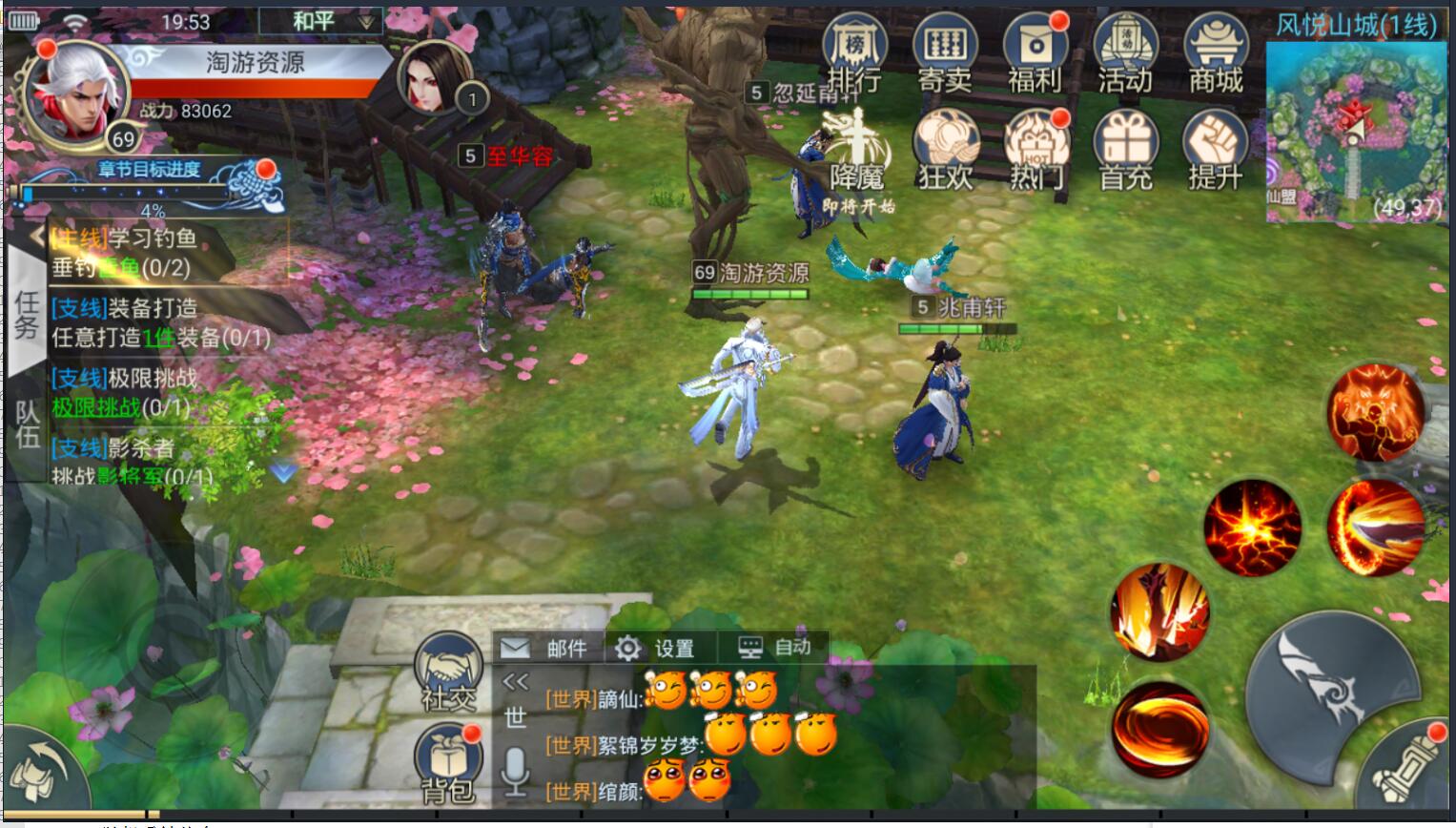The height and width of the screenshot is (828, 1456).
Task: Open the 活动 events menu
Action: pyautogui.click(x=1125, y=53)
